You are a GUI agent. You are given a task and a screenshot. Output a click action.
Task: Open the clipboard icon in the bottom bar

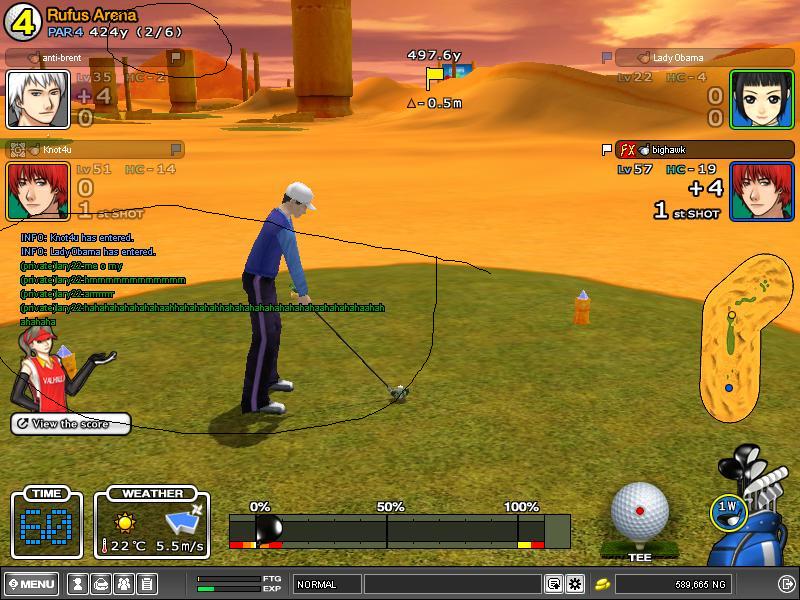146,584
